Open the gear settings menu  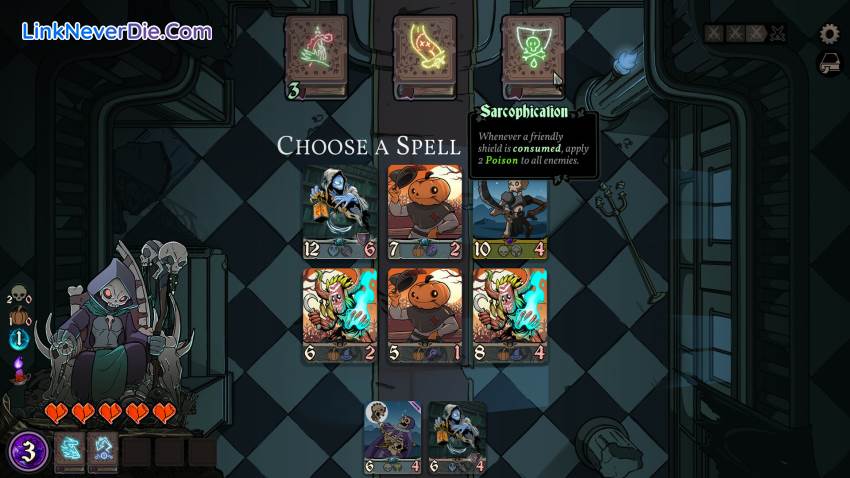tap(829, 34)
